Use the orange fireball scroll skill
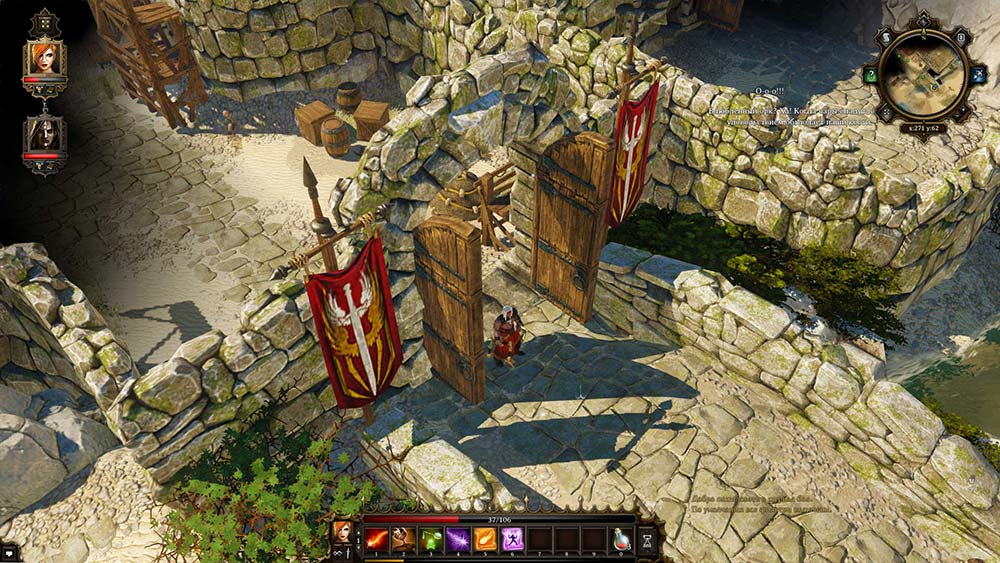The height and width of the screenshot is (563, 1000). click(485, 539)
